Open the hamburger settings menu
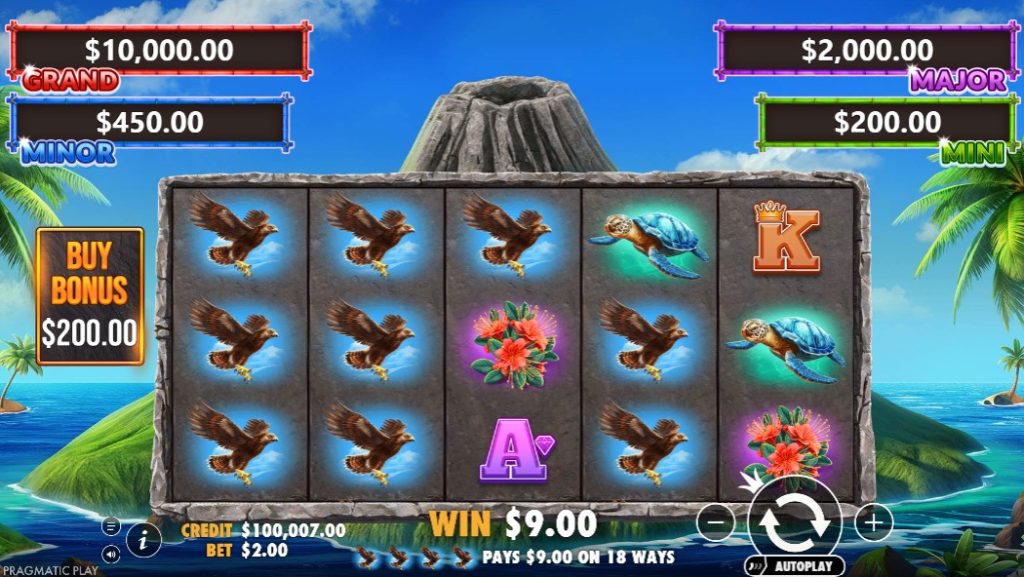This screenshot has width=1024, height=577. [x=111, y=527]
